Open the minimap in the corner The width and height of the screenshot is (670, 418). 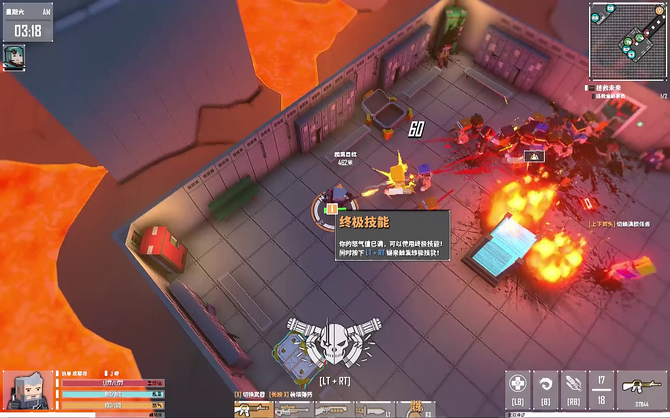pos(627,41)
